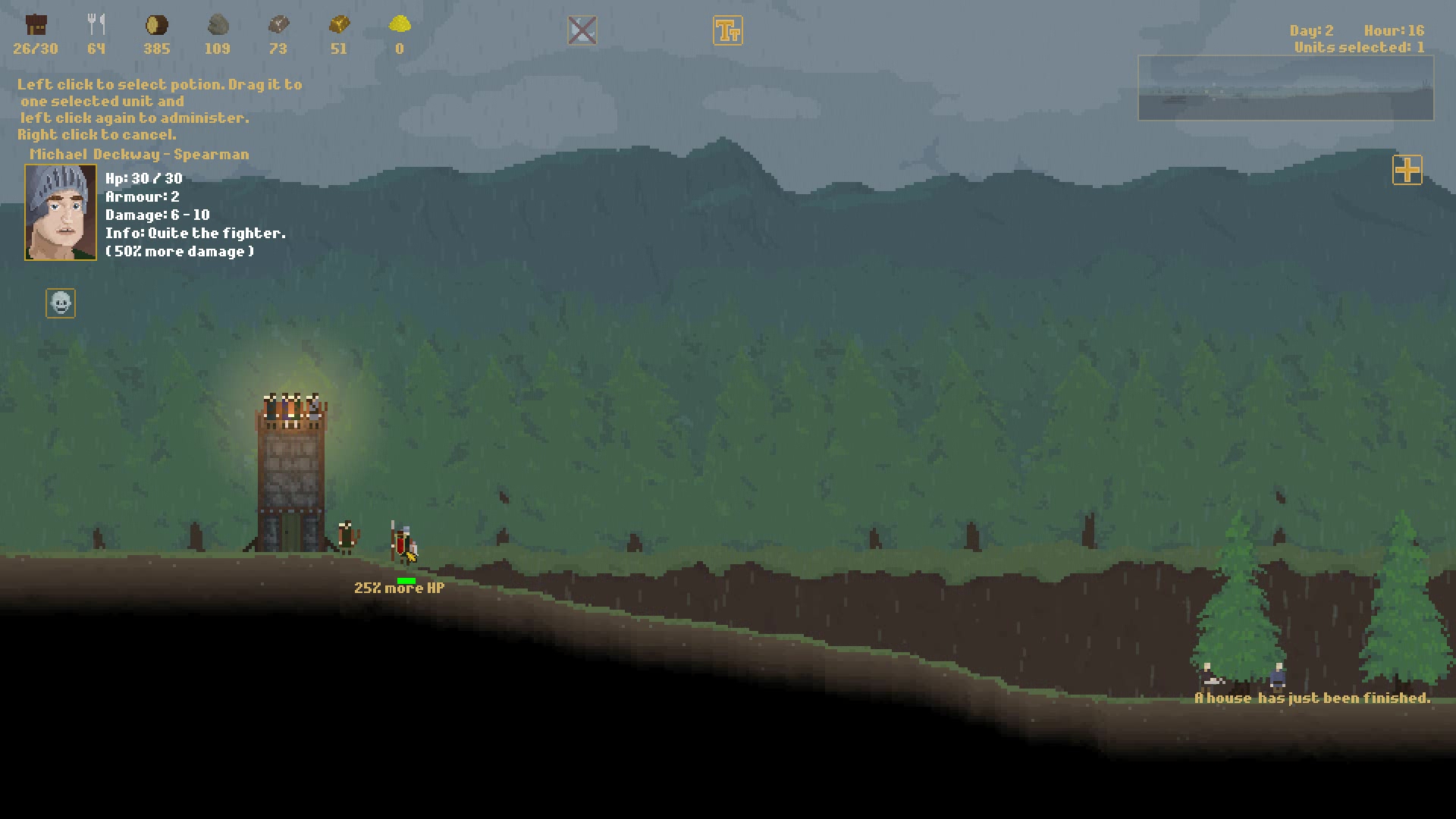Select the crossed-out cursor icon at top

tap(582, 30)
